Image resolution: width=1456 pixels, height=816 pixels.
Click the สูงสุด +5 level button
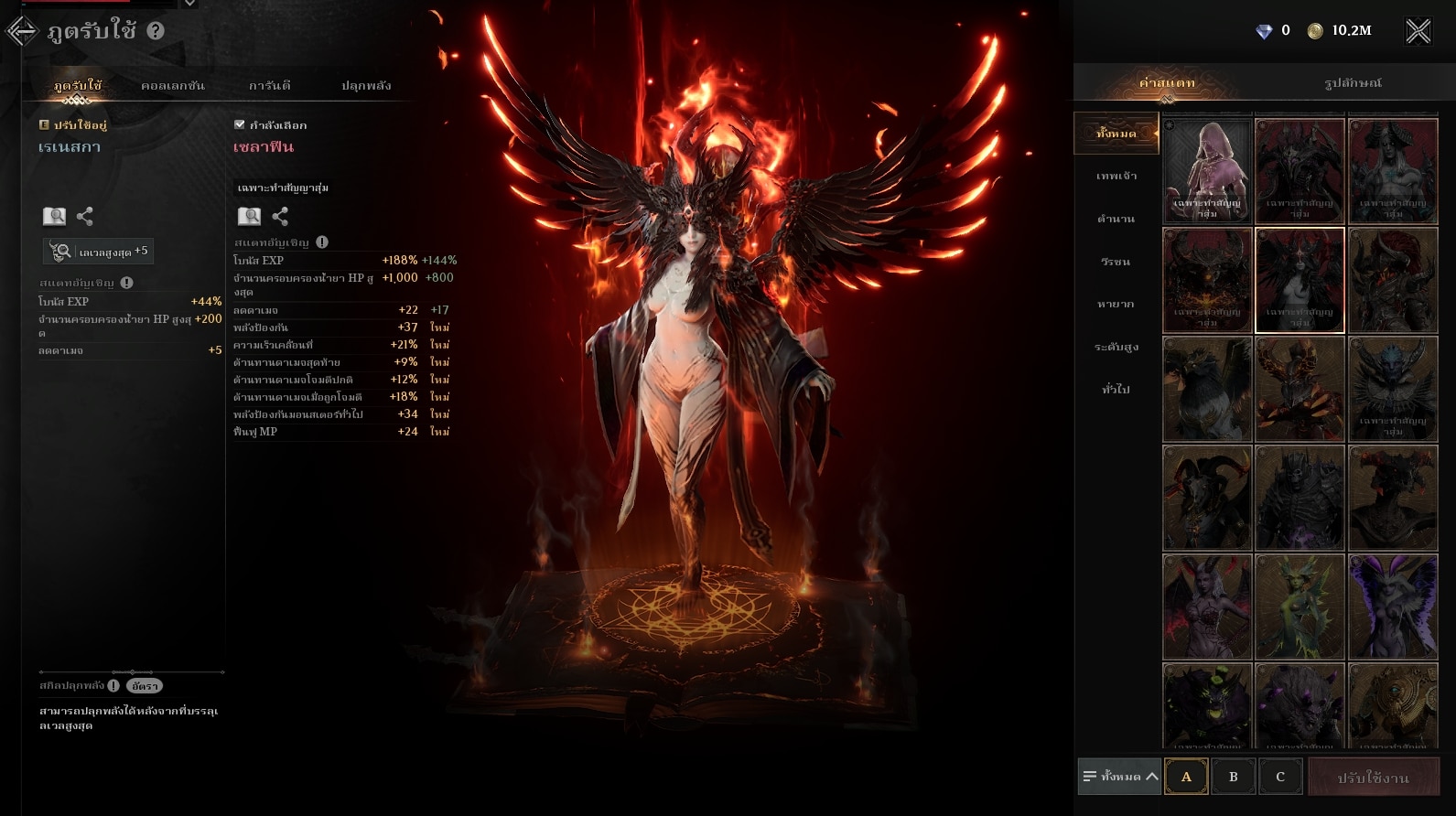pos(99,252)
